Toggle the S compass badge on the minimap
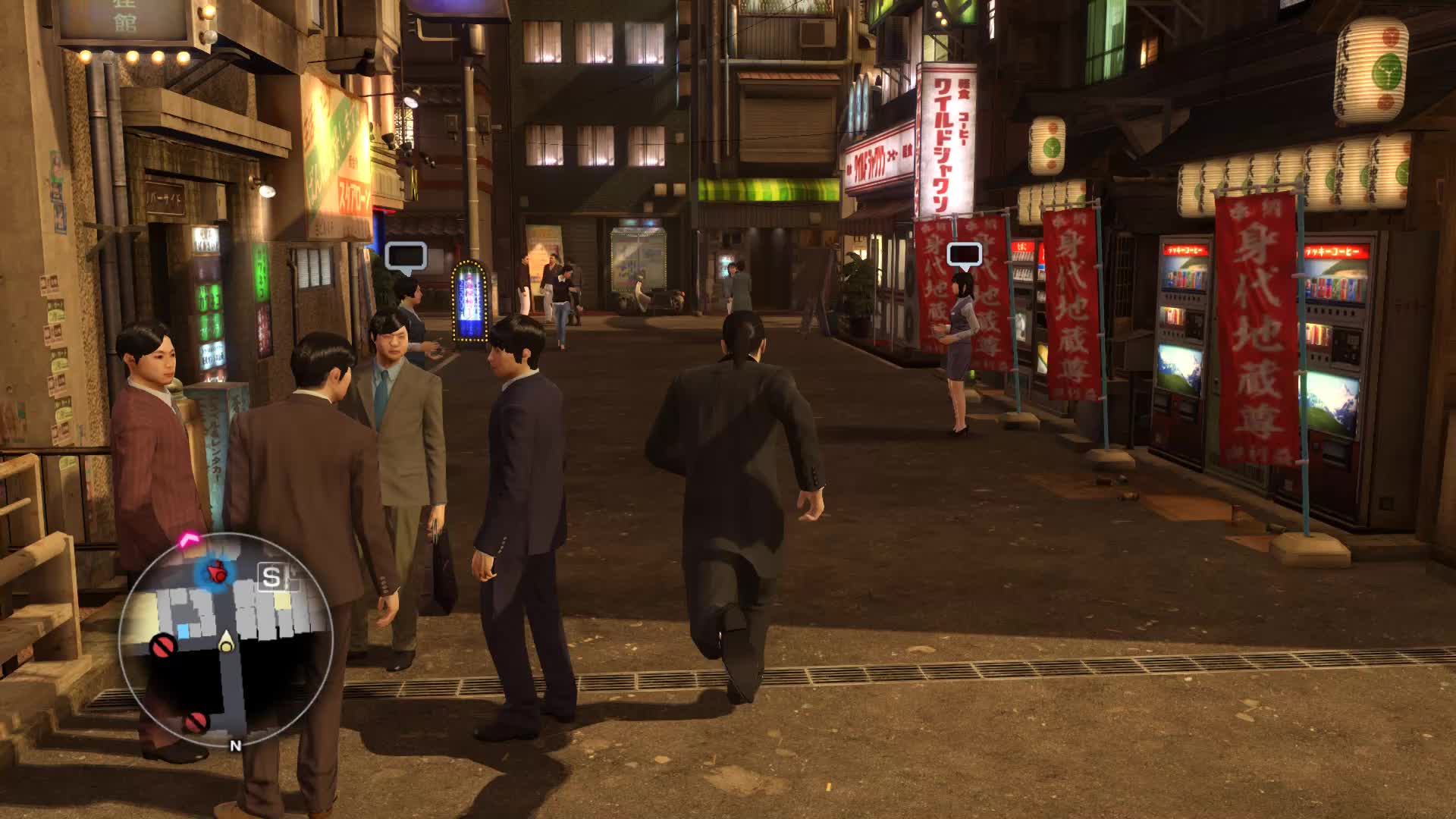1456x819 pixels. (x=271, y=578)
